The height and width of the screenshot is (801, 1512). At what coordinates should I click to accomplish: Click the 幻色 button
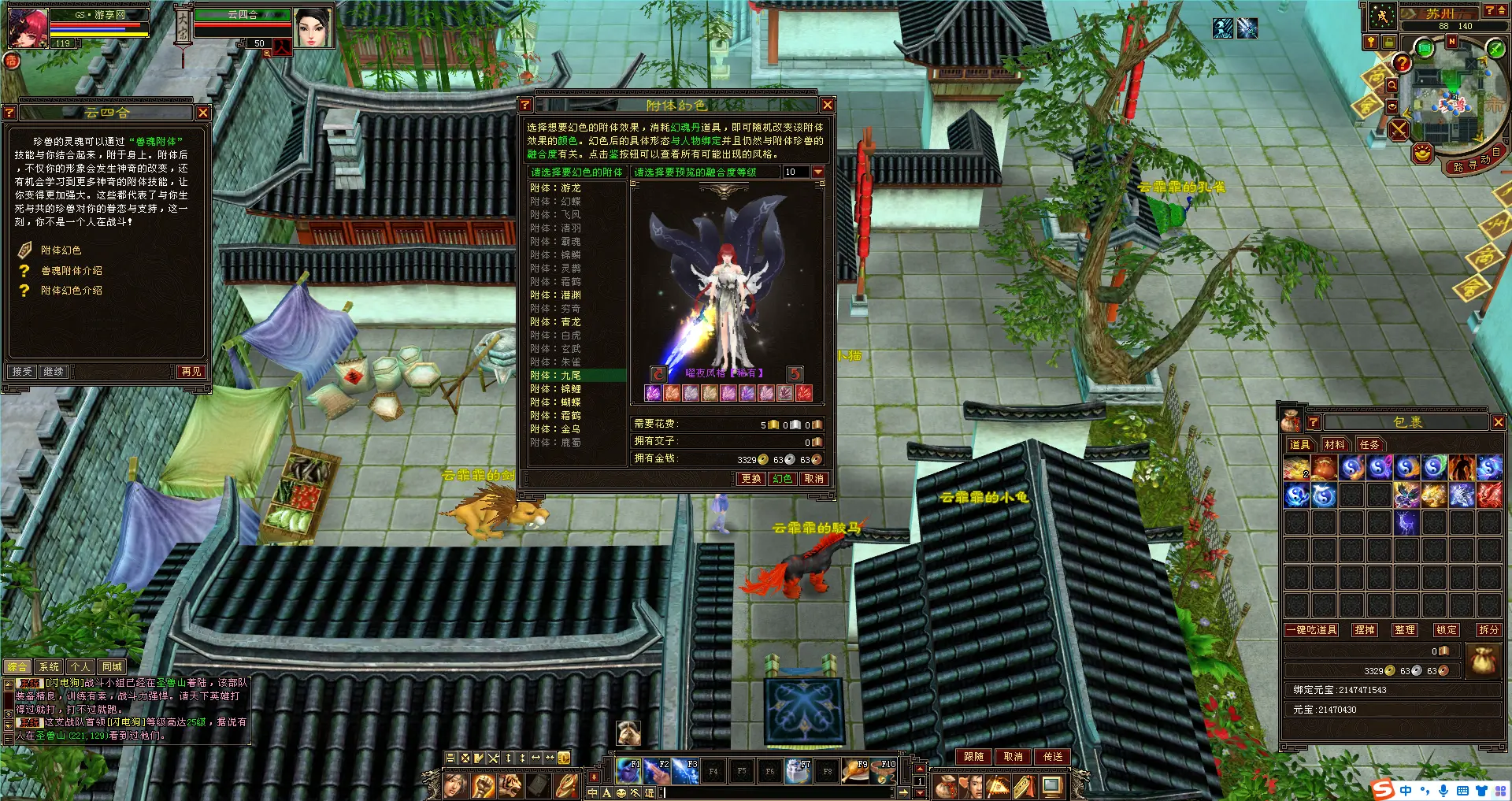tap(782, 479)
